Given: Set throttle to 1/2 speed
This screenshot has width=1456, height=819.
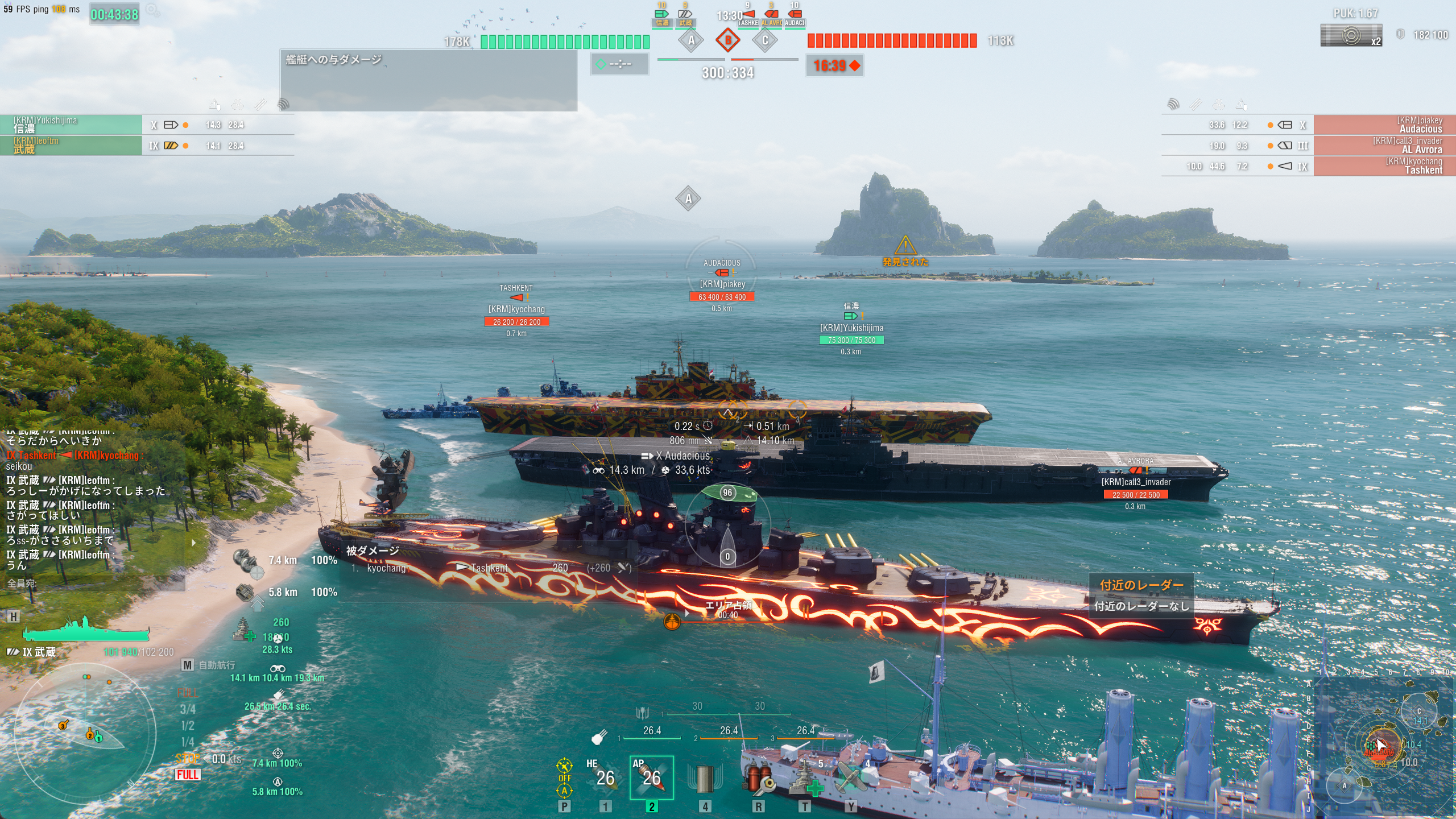Looking at the screenshot, I should click(188, 726).
